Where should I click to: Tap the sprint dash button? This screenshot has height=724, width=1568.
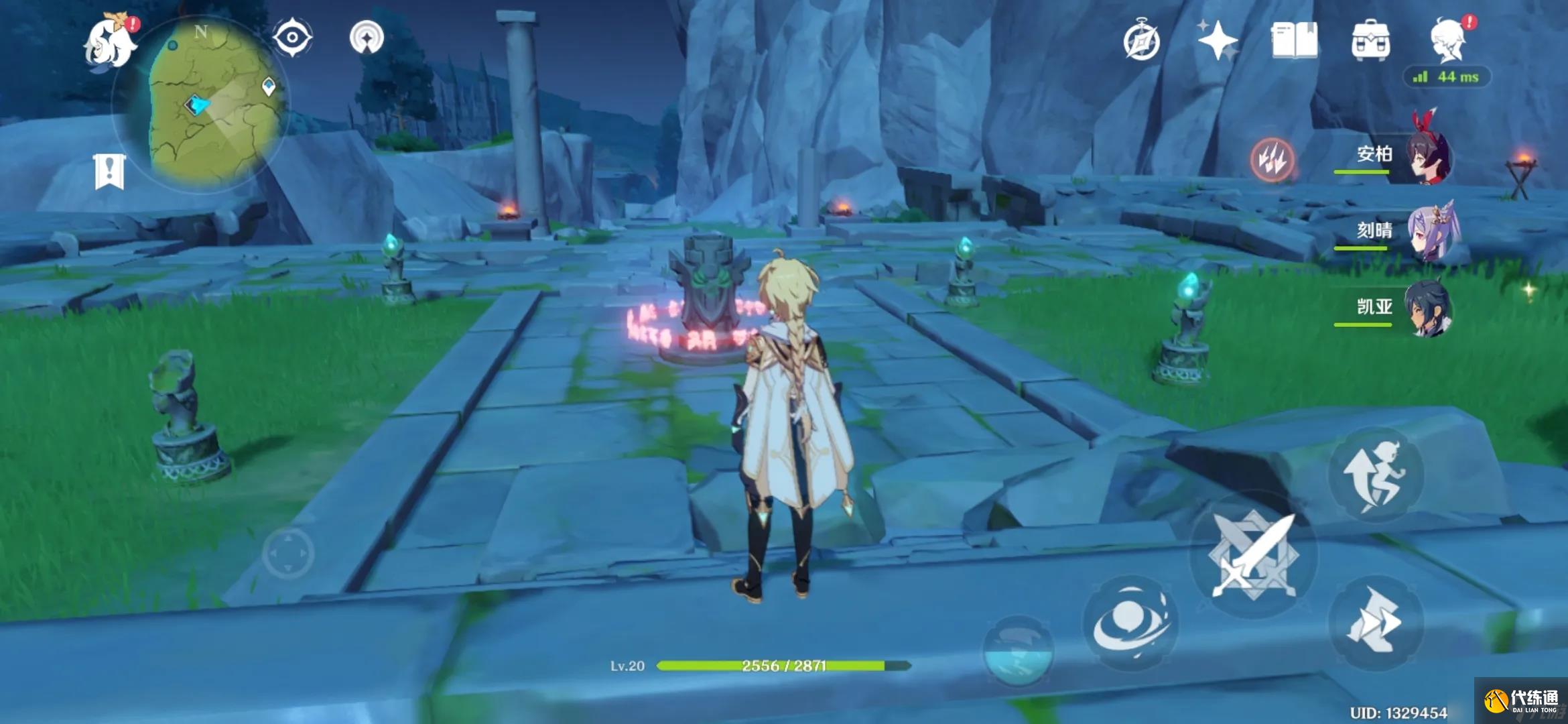coord(1376,621)
